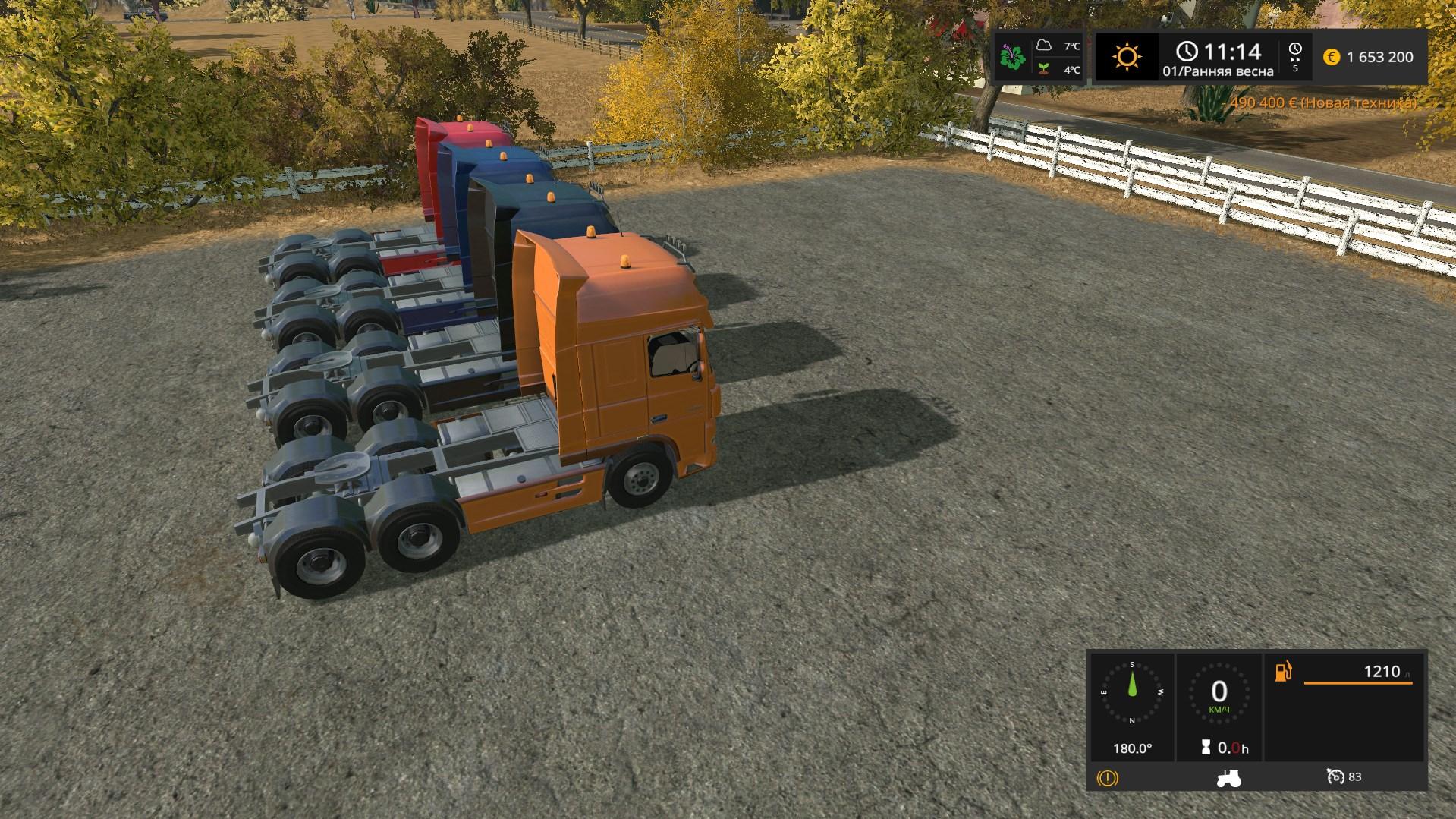The image size is (1456, 819).
Task: Click the cloud air temperature icon
Action: (1045, 46)
